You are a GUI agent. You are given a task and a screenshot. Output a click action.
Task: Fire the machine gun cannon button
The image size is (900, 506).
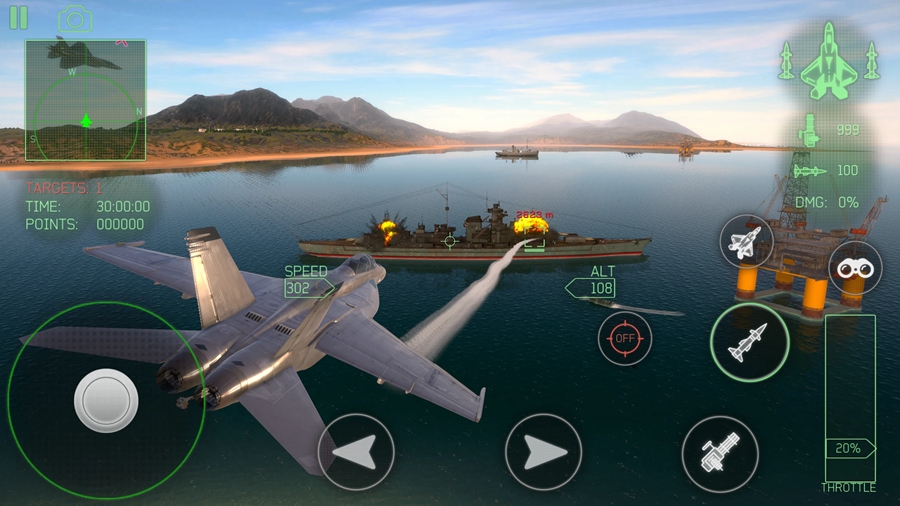[720, 453]
